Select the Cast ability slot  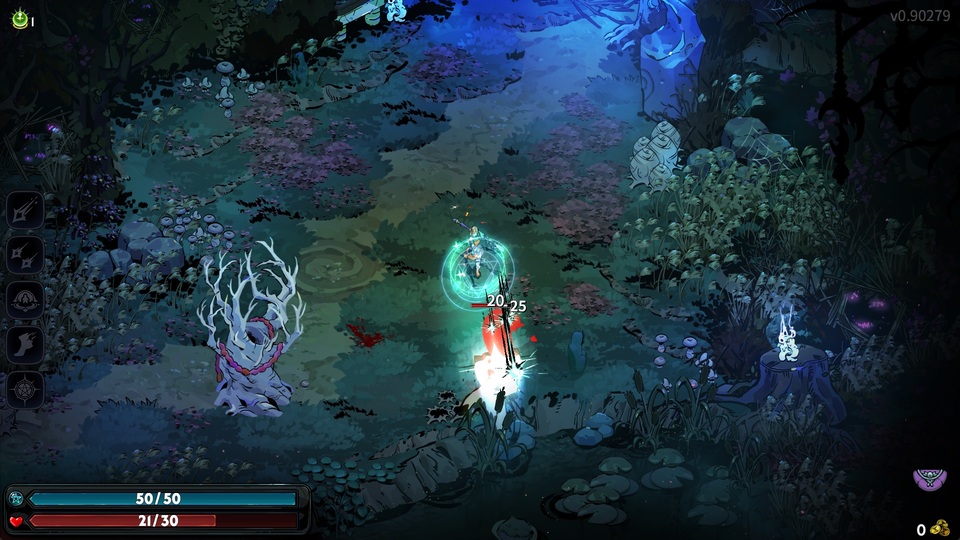tap(25, 299)
